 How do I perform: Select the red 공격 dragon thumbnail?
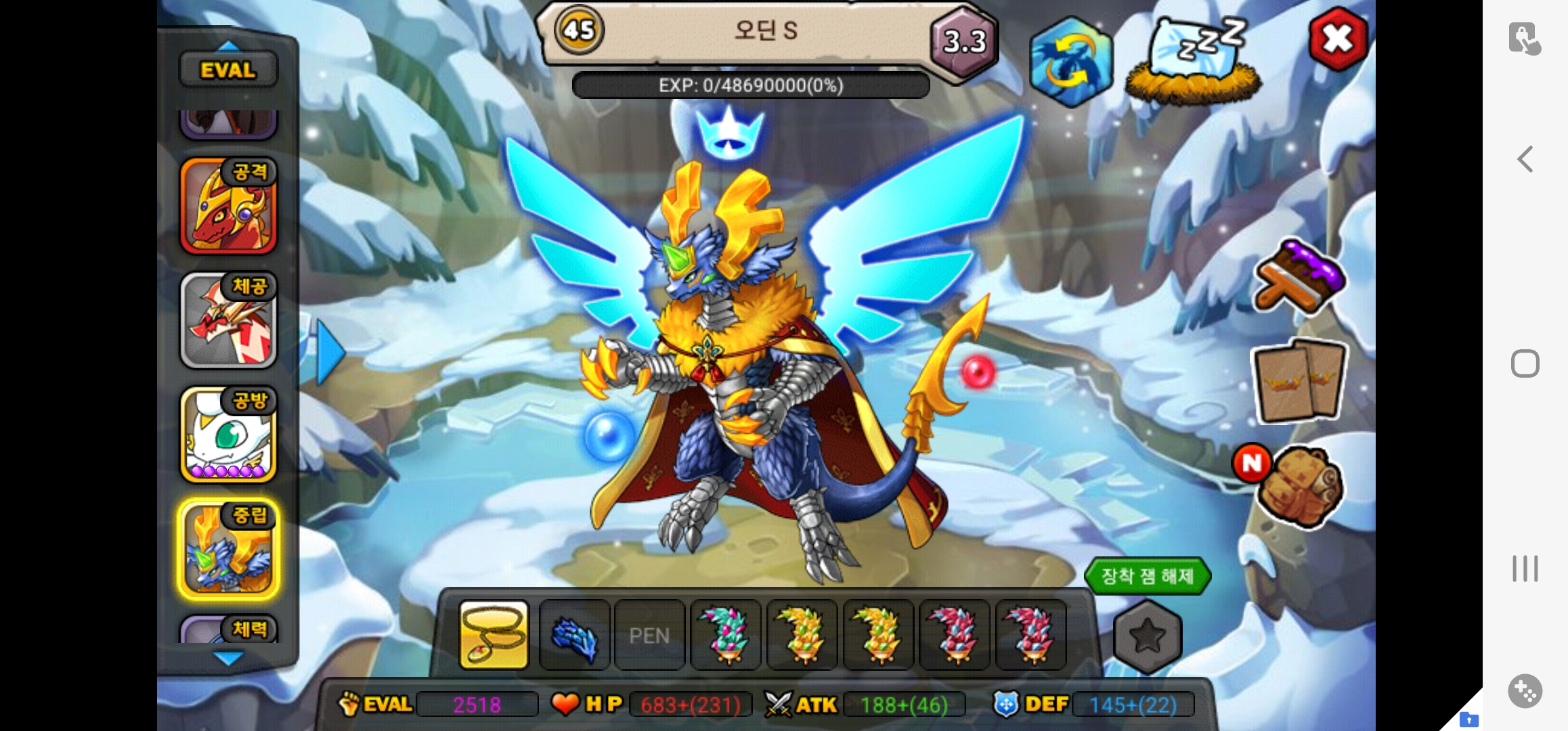(x=229, y=206)
